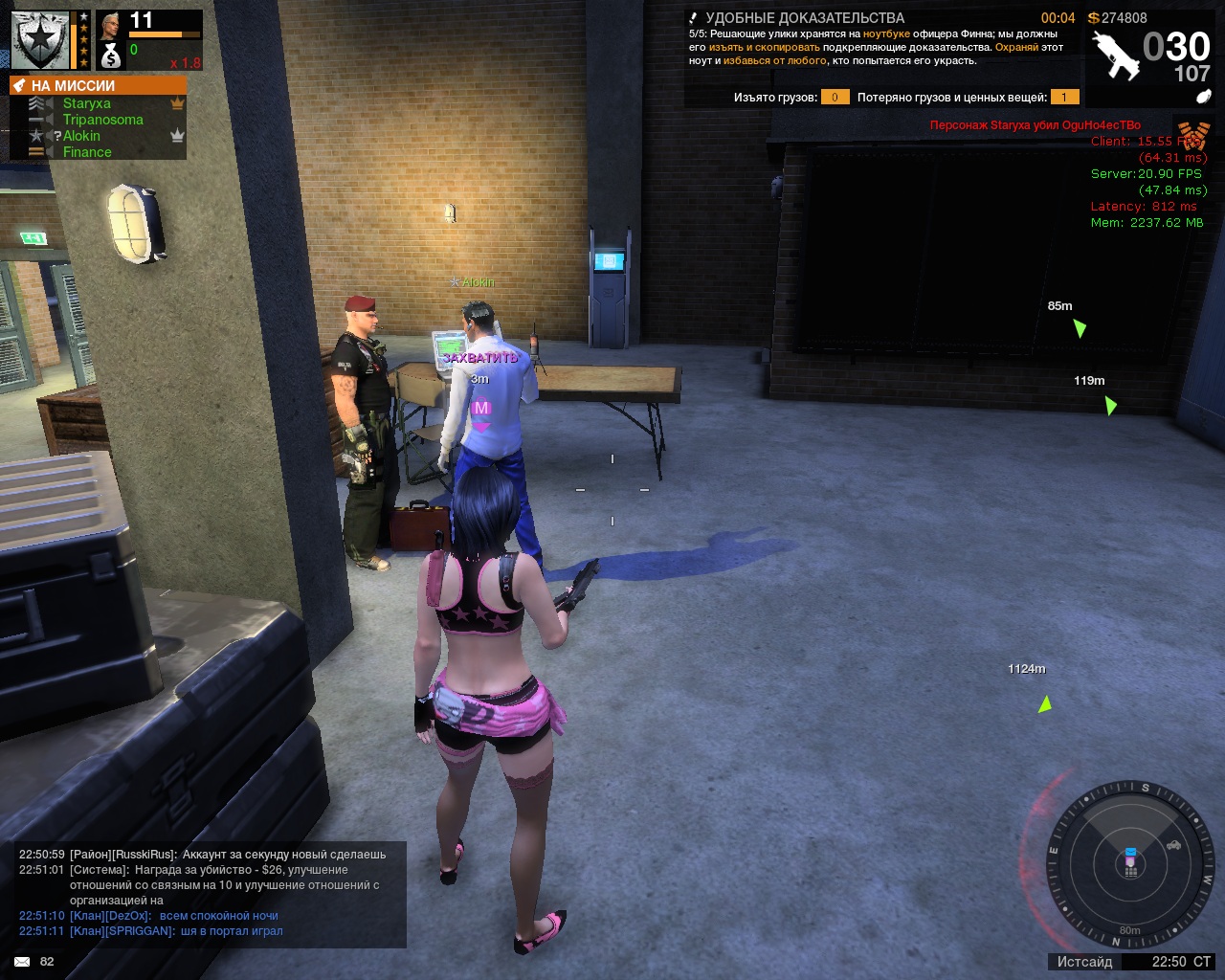Click the grenade icon under ammo
1225x980 pixels.
tap(1204, 97)
